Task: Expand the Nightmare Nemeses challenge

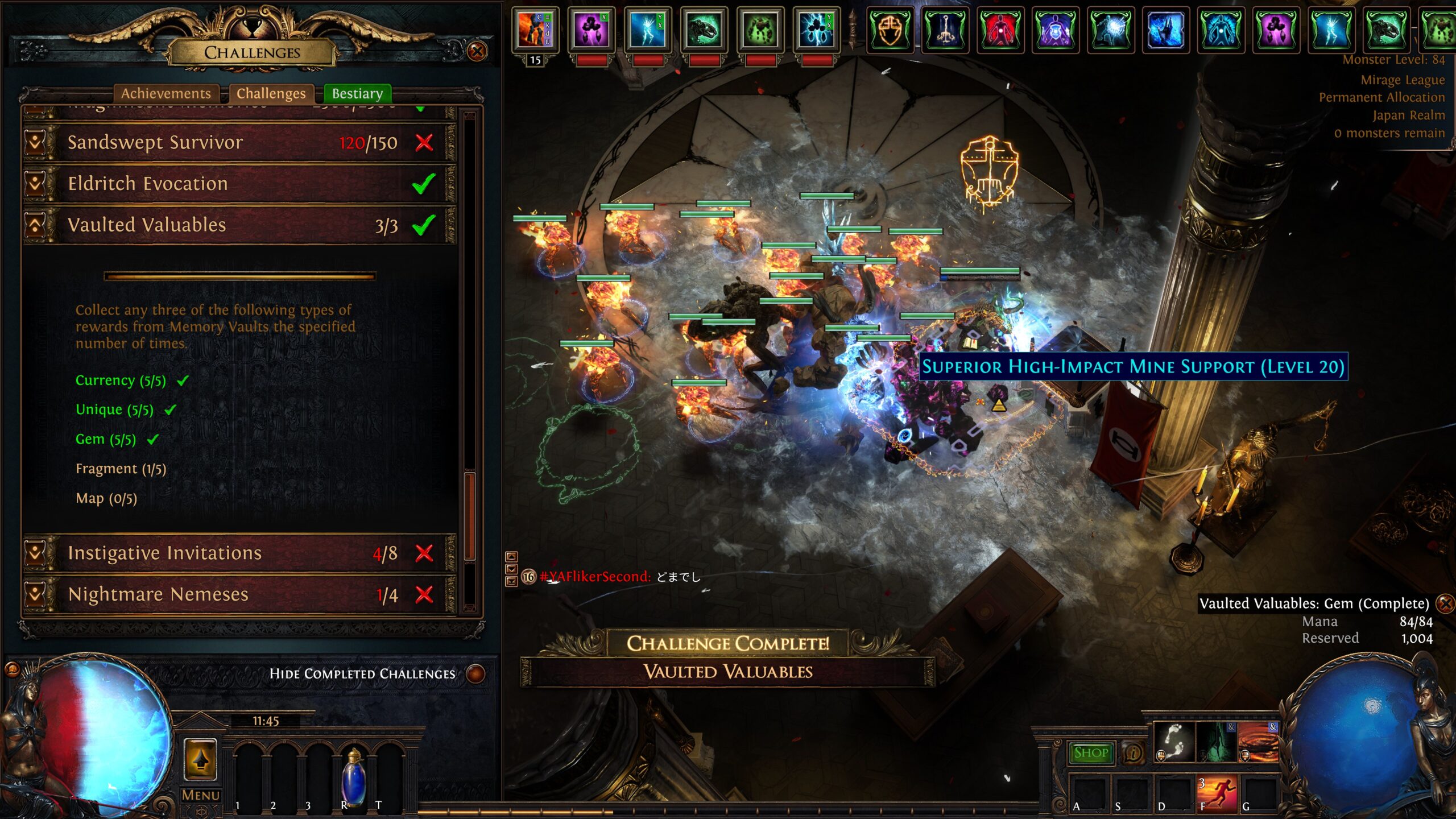Action: click(35, 594)
